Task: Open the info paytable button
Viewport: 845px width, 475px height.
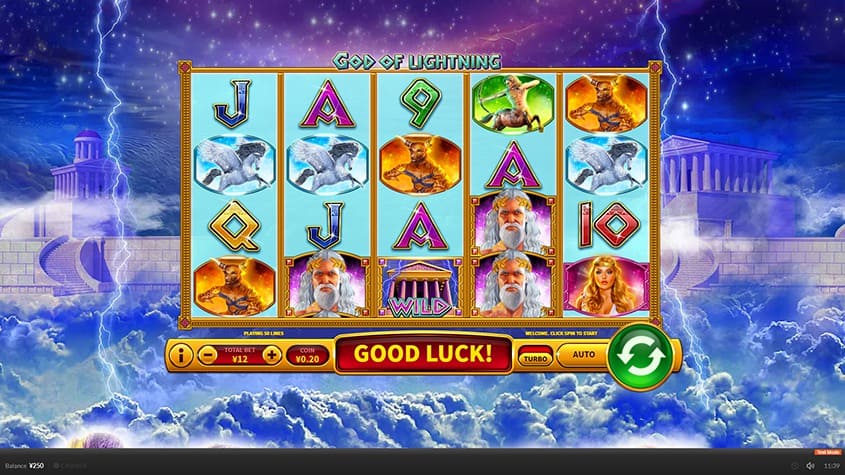Action: click(181, 354)
